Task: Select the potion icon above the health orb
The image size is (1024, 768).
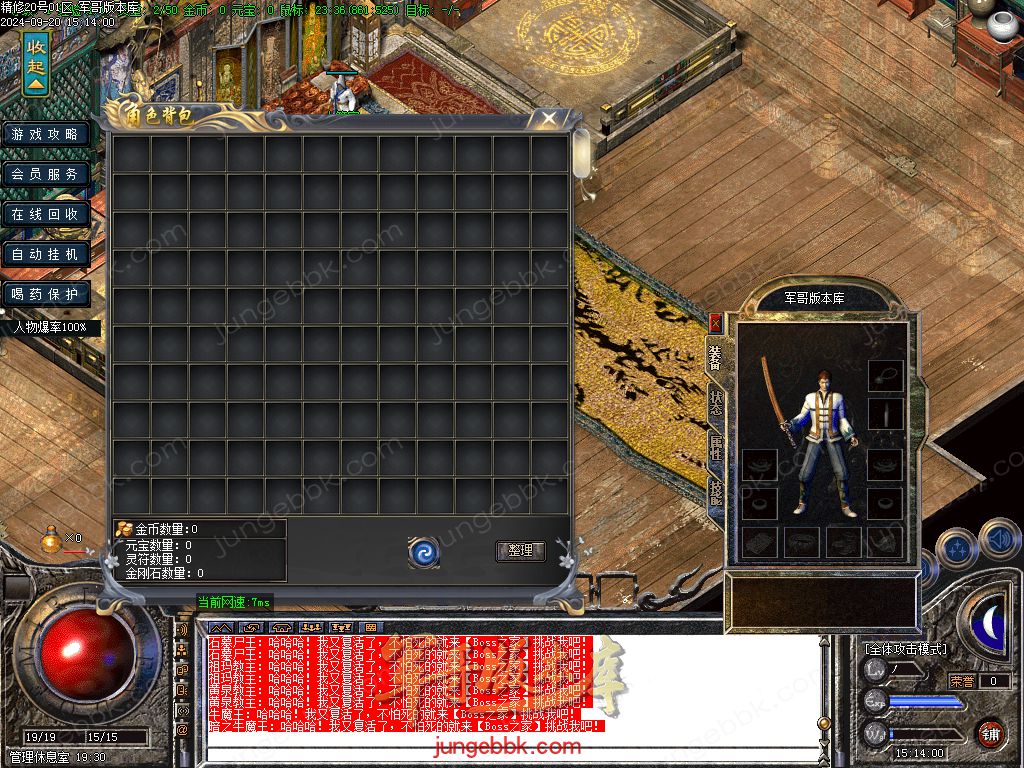Action: click(50, 540)
